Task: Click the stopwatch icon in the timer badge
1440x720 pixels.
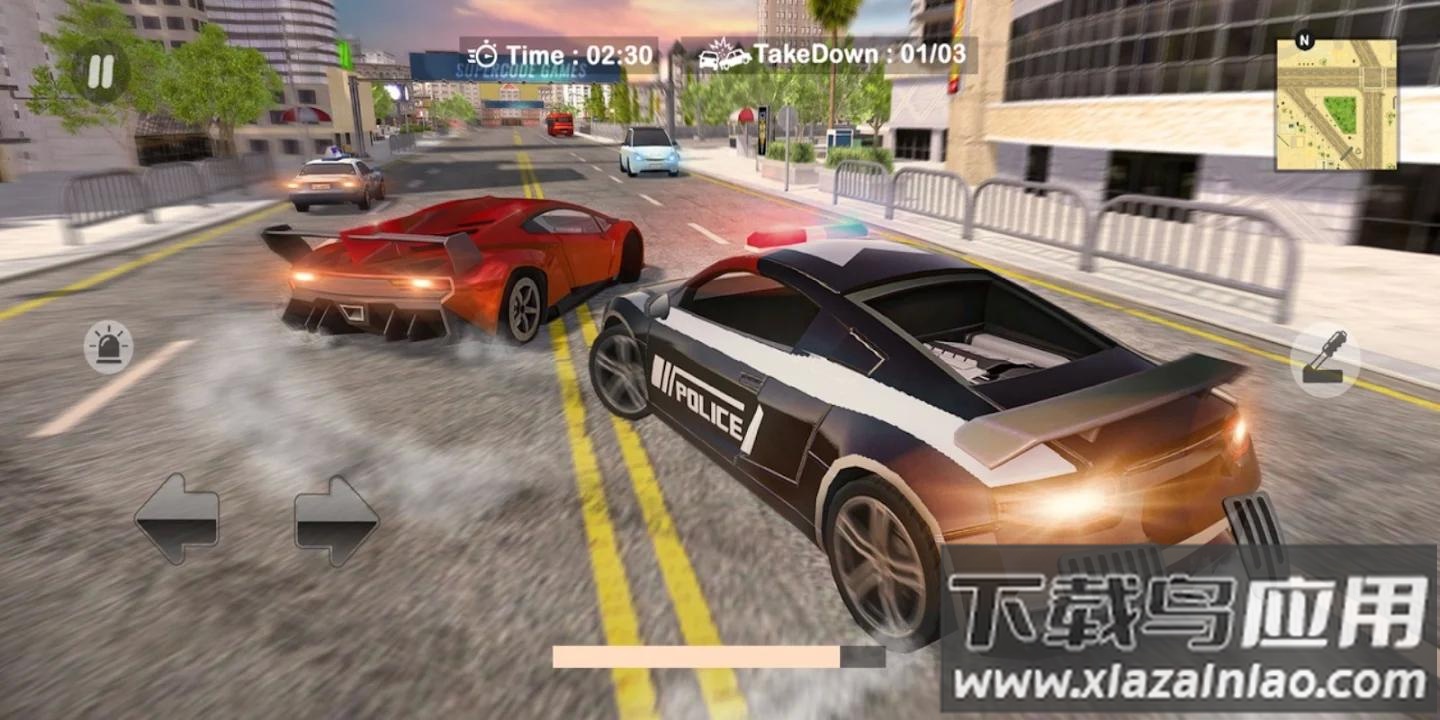Action: [x=487, y=55]
